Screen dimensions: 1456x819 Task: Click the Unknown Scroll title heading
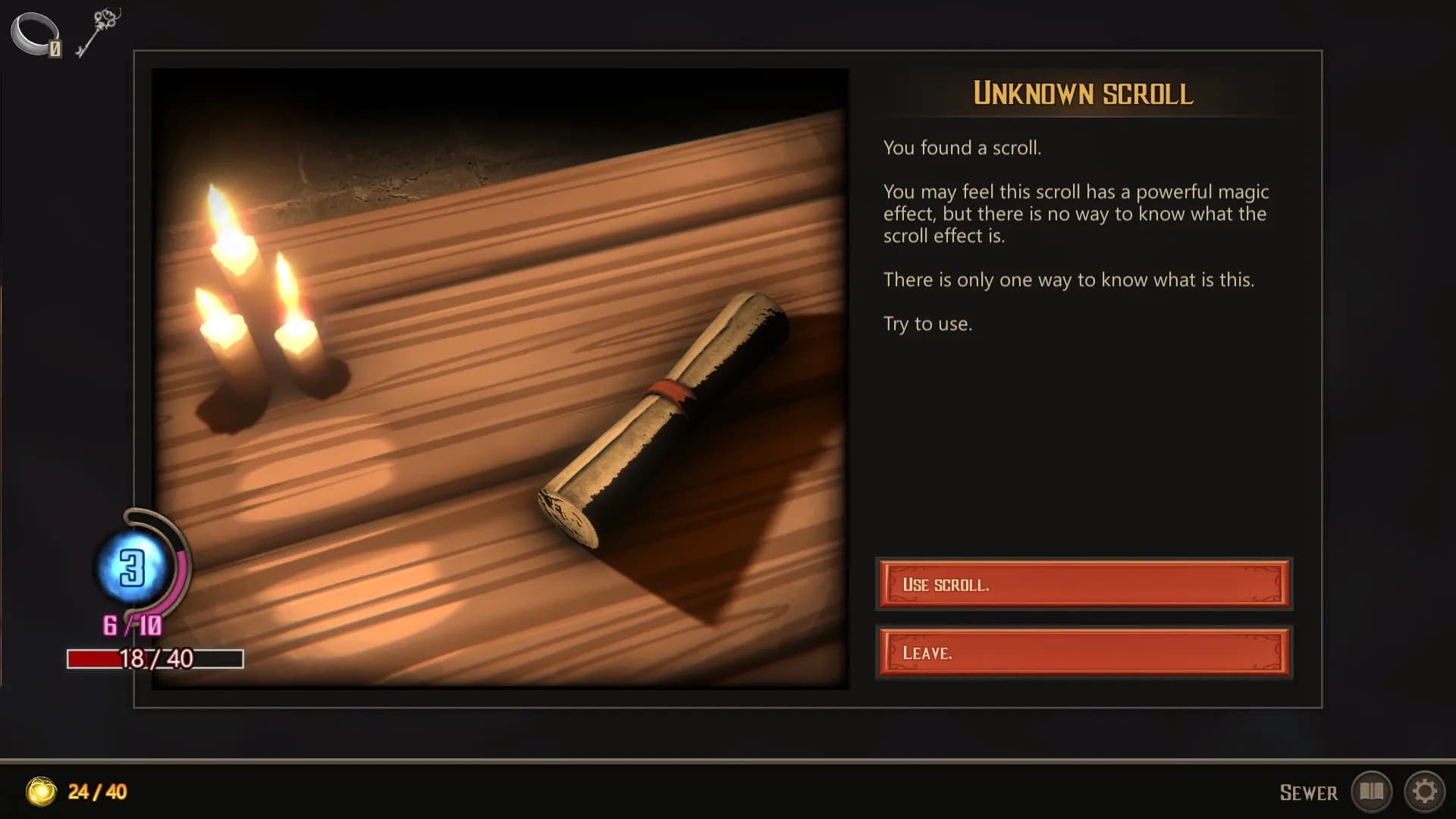coord(1083,94)
